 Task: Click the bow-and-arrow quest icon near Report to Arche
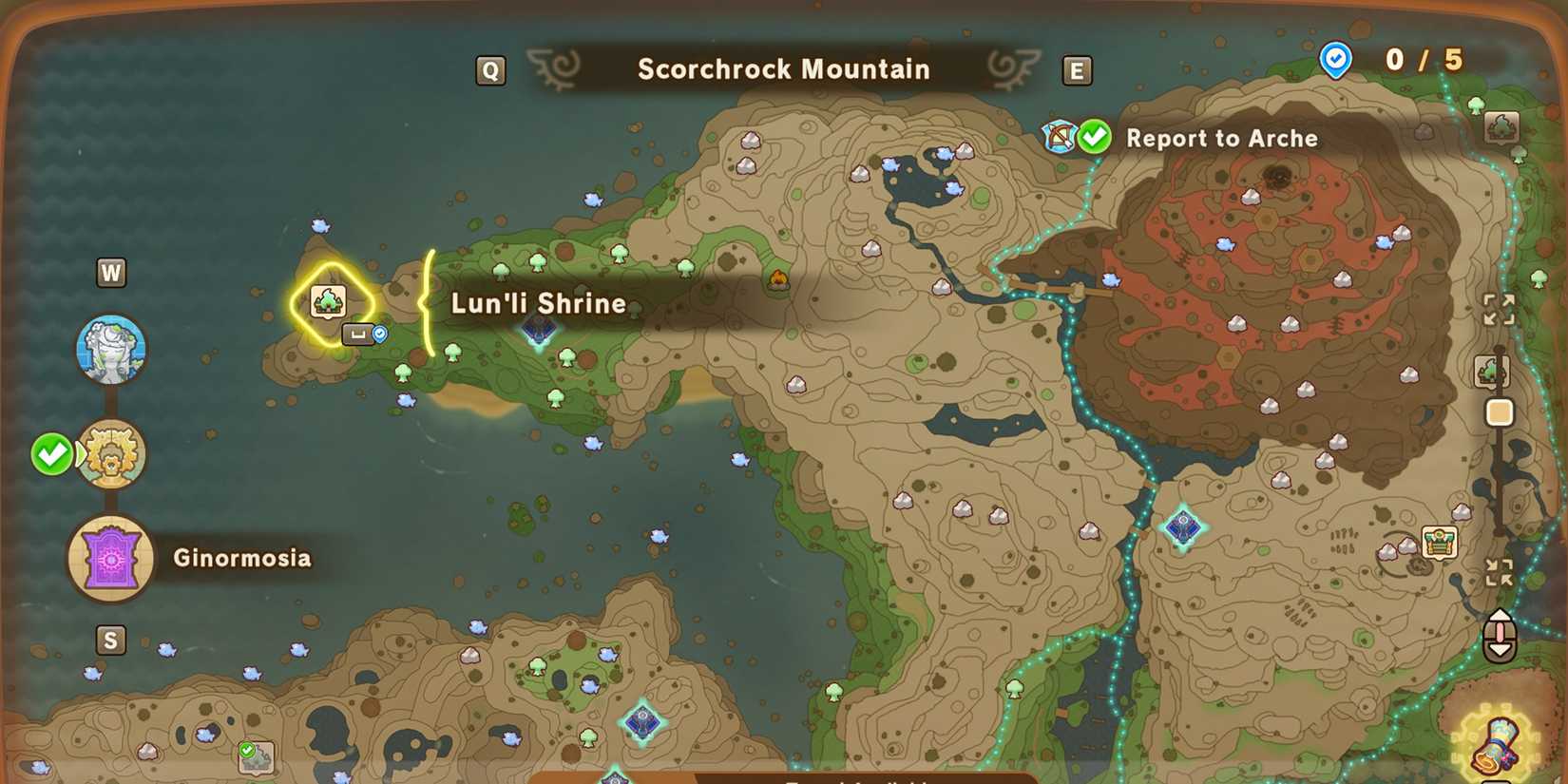(x=1059, y=137)
